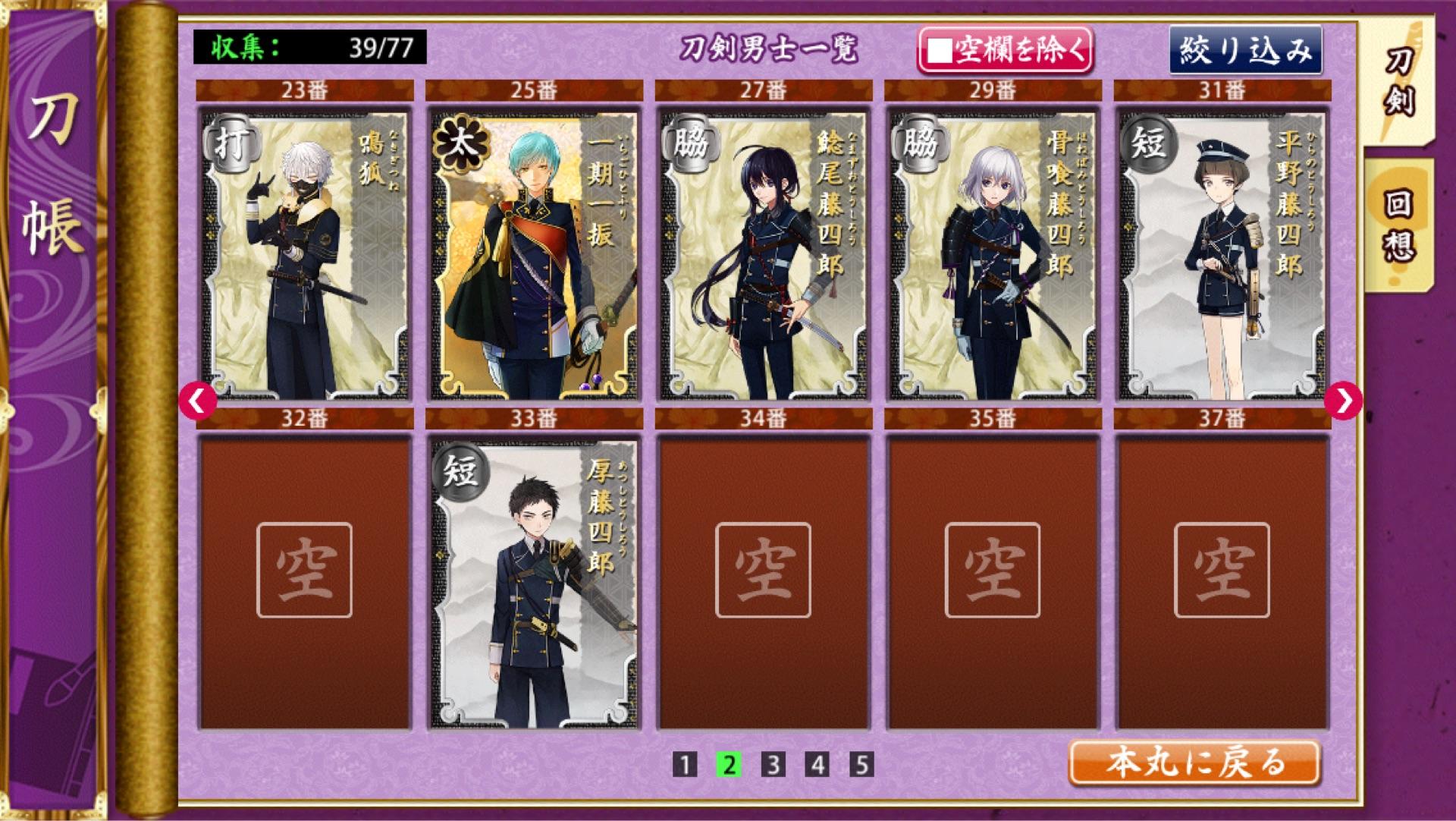This screenshot has height=821, width=1456.
Task: Select the 鳴狐 sword card
Action: (305, 254)
